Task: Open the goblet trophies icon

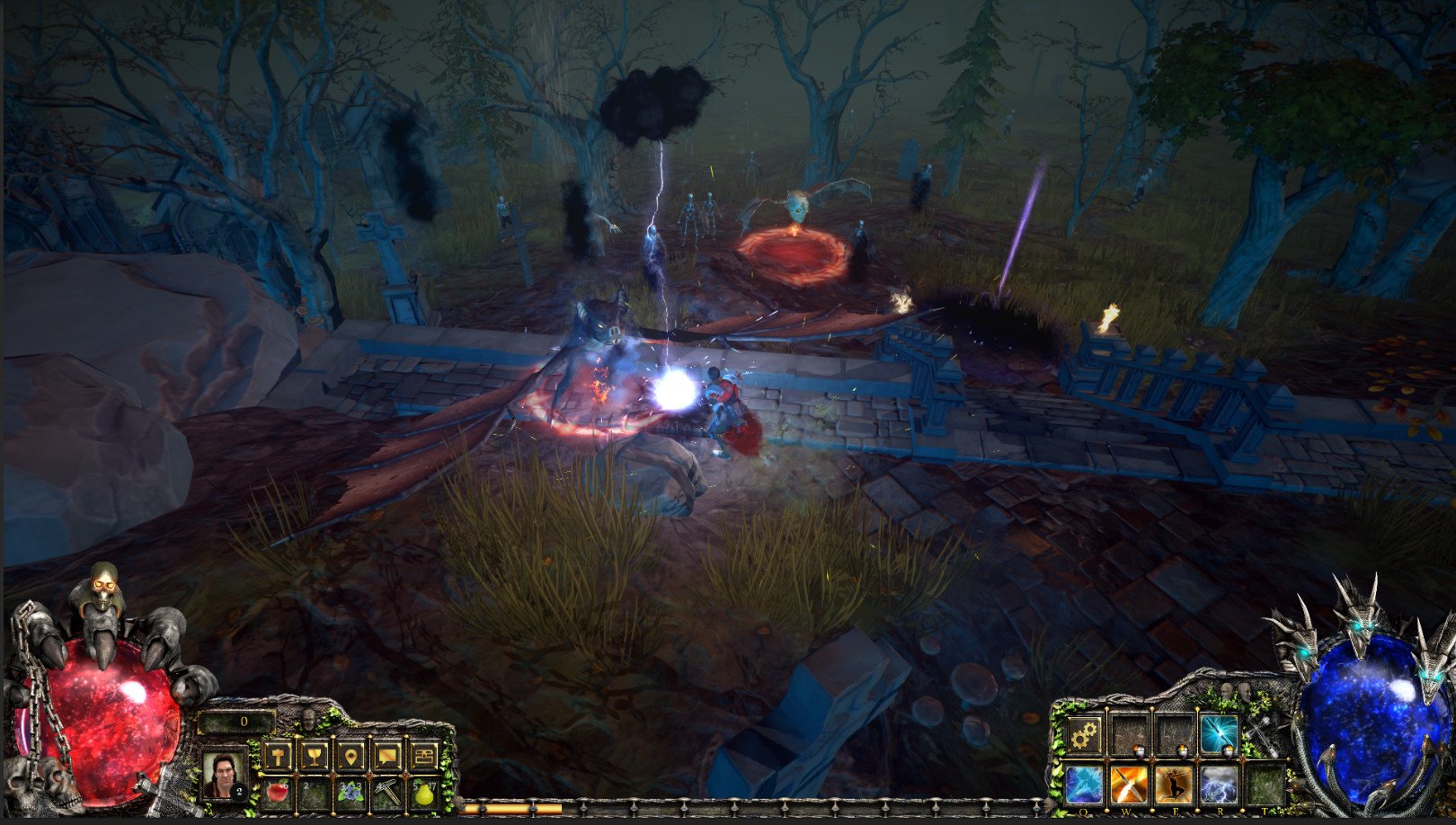Action: [315, 758]
